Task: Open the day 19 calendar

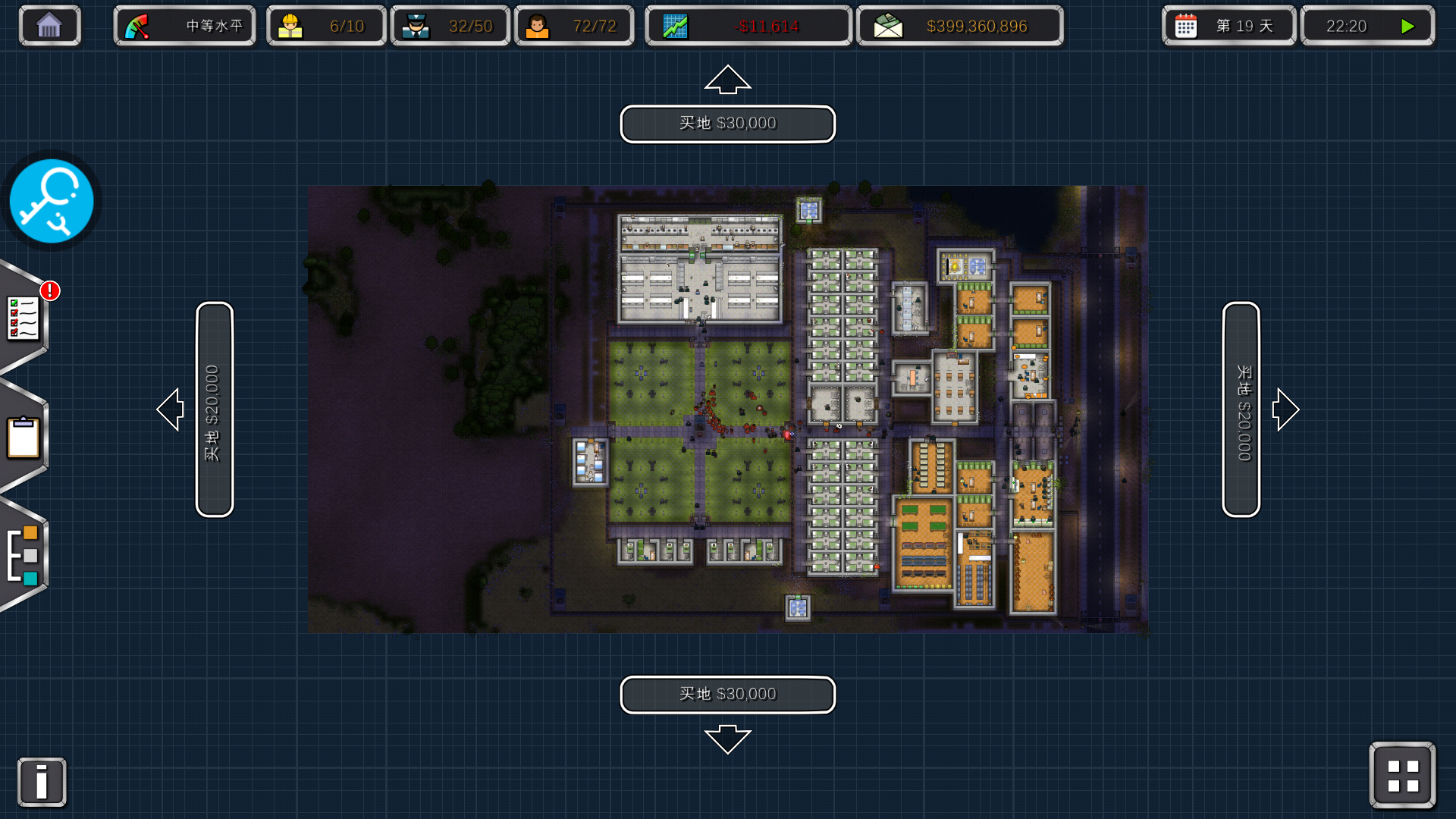Action: tap(1228, 27)
